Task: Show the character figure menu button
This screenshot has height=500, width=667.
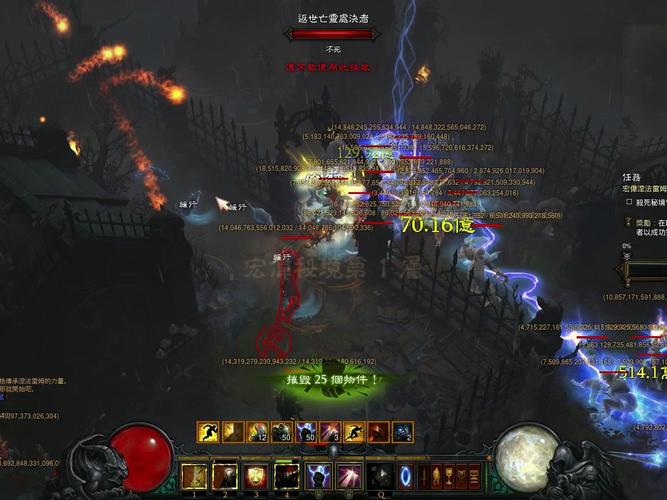Action: tap(436, 475)
